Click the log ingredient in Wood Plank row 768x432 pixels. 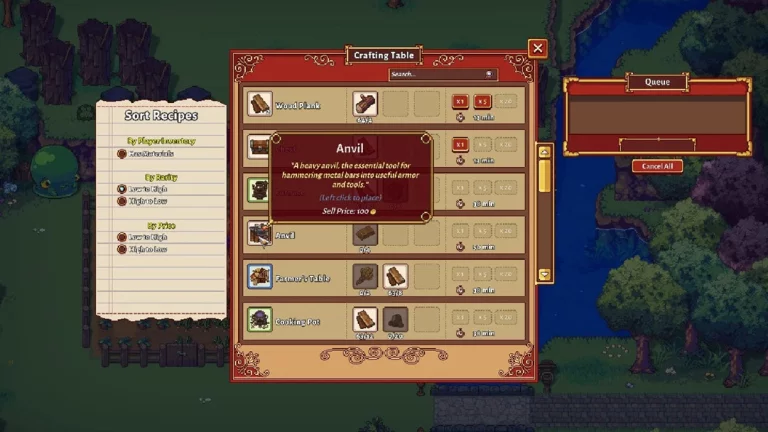365,104
